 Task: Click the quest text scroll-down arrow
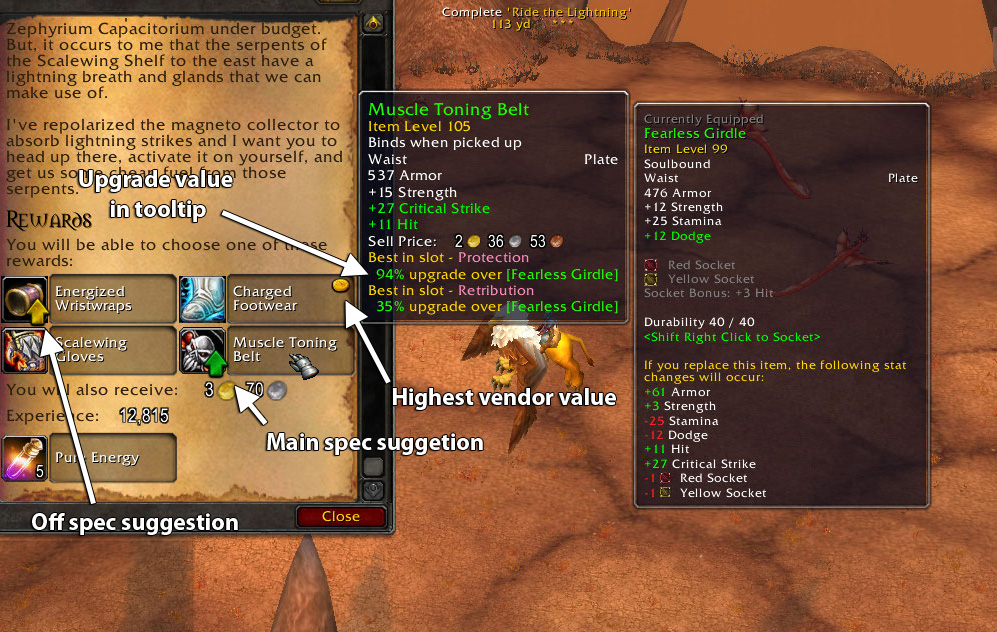374,490
